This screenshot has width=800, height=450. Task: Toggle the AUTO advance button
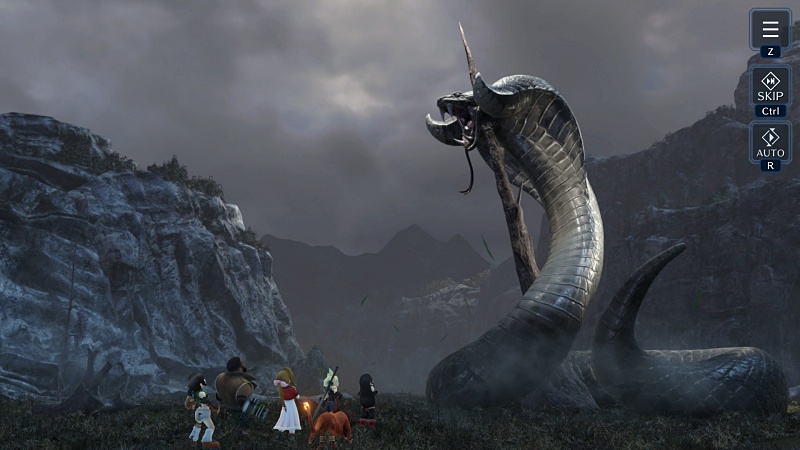point(770,142)
